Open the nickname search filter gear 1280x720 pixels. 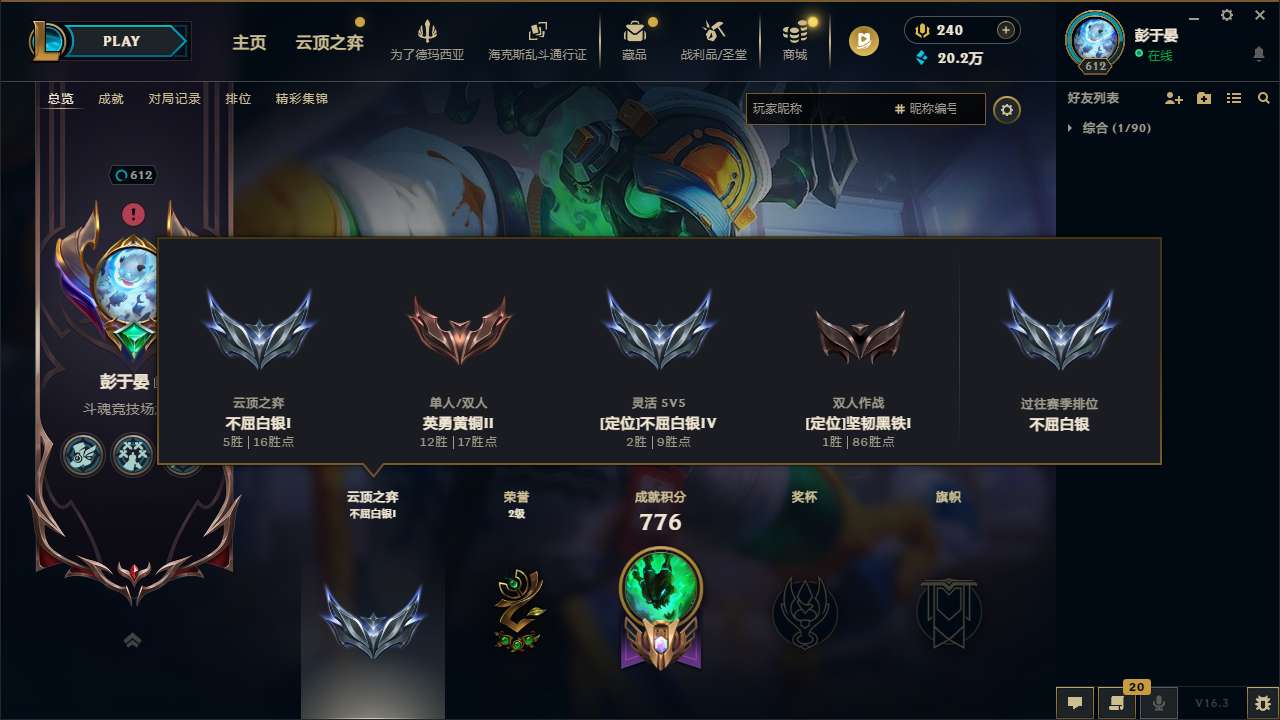pyautogui.click(x=1007, y=109)
